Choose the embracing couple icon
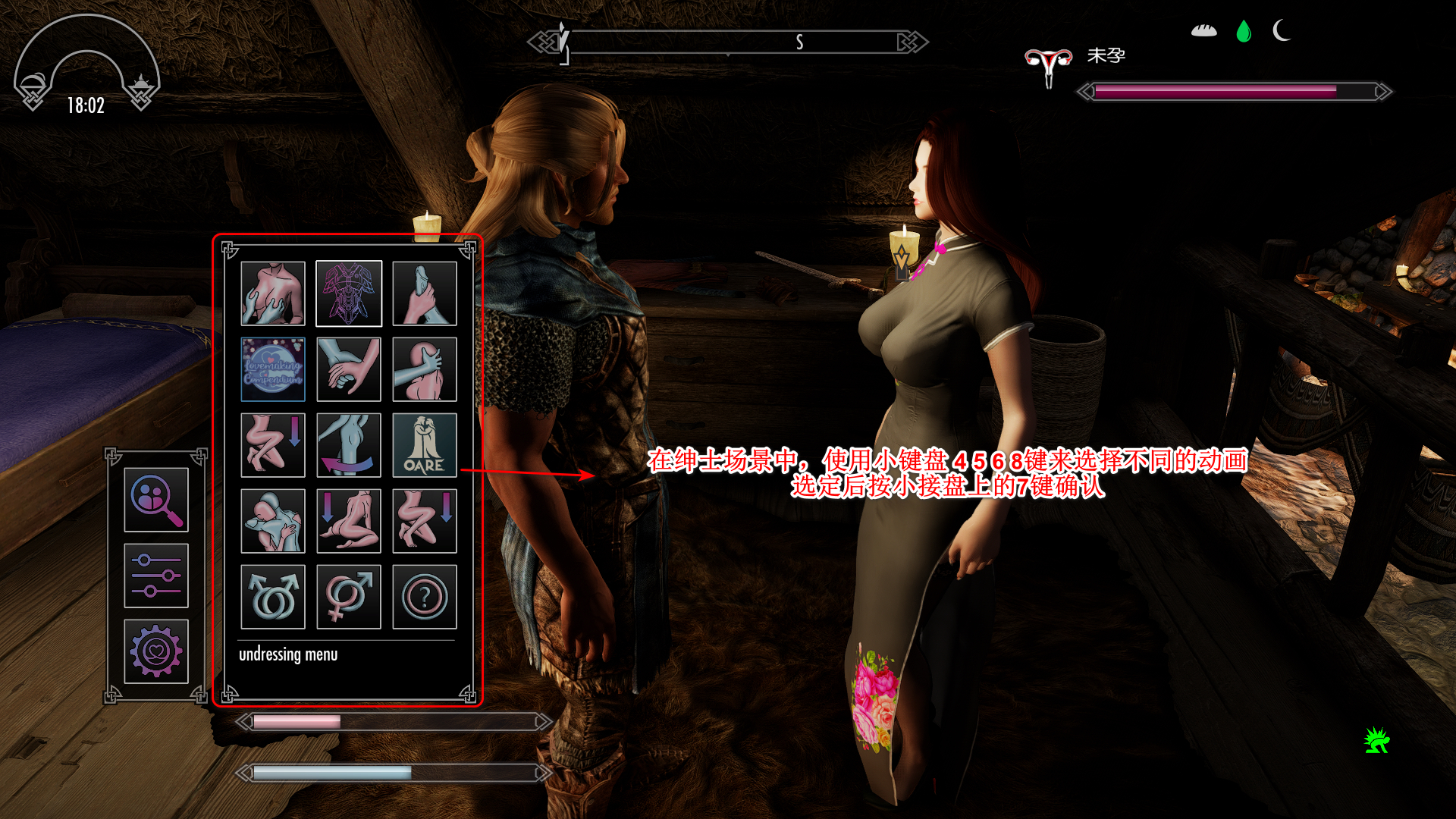Viewport: 1456px width, 819px height. 273,521
